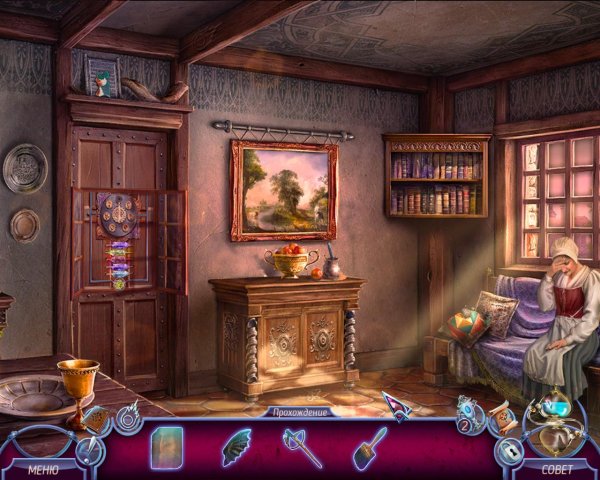Screen dimensions: 600x480
Task: Select the brush inventory item
Action: (x=366, y=445)
